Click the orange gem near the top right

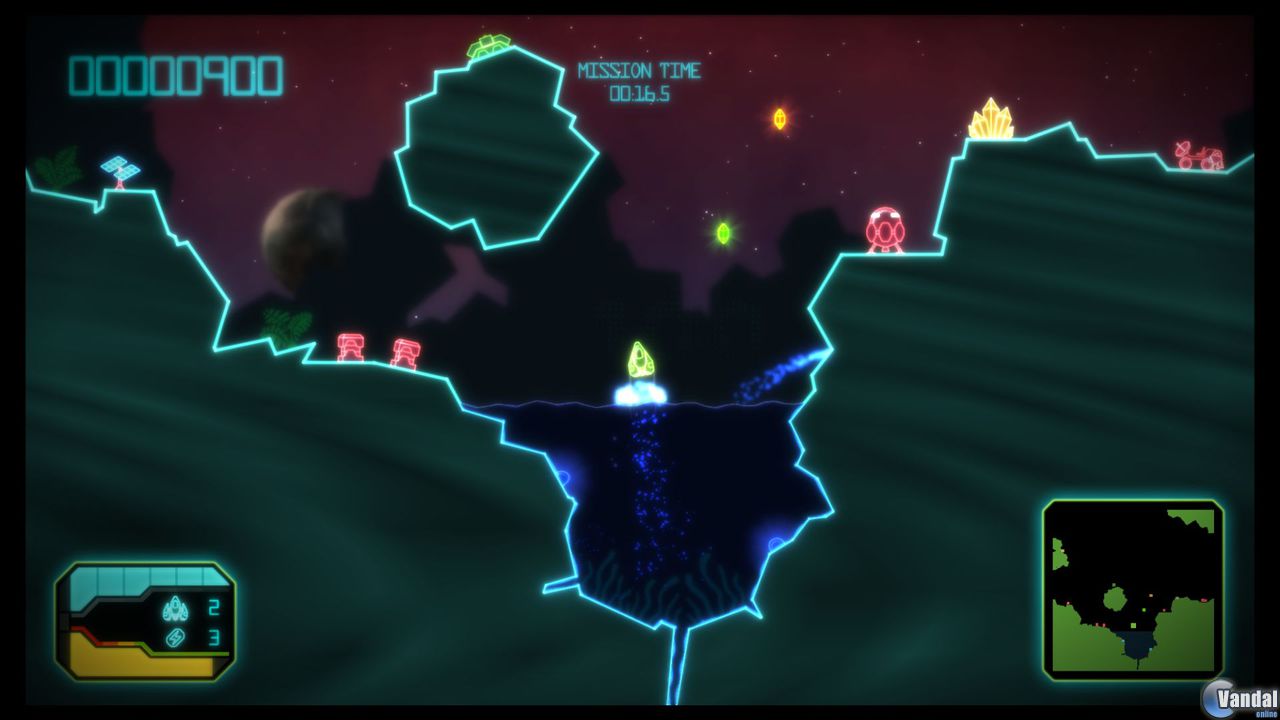click(780, 117)
